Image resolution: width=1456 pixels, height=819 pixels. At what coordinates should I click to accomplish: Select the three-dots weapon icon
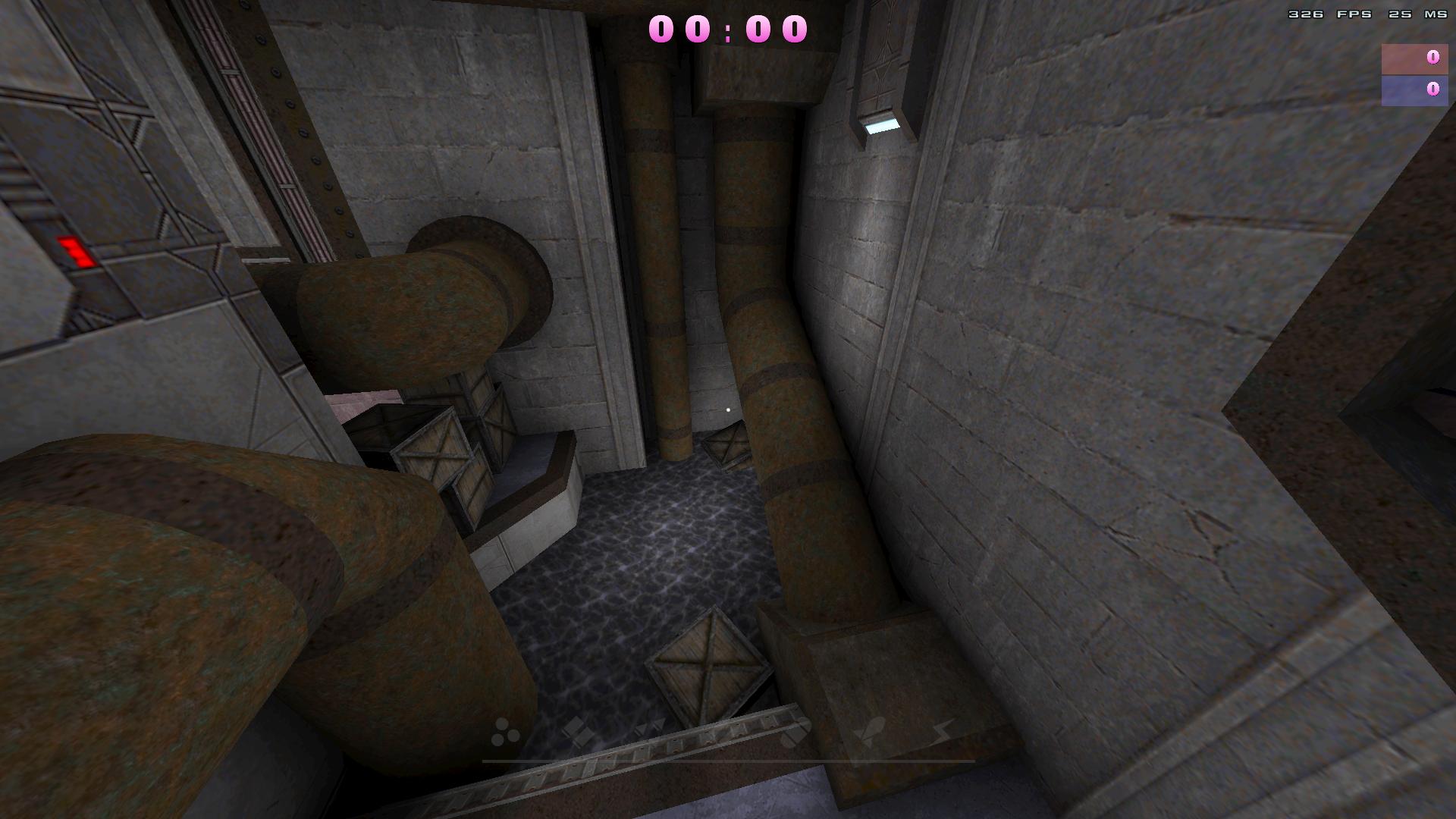click(x=505, y=733)
